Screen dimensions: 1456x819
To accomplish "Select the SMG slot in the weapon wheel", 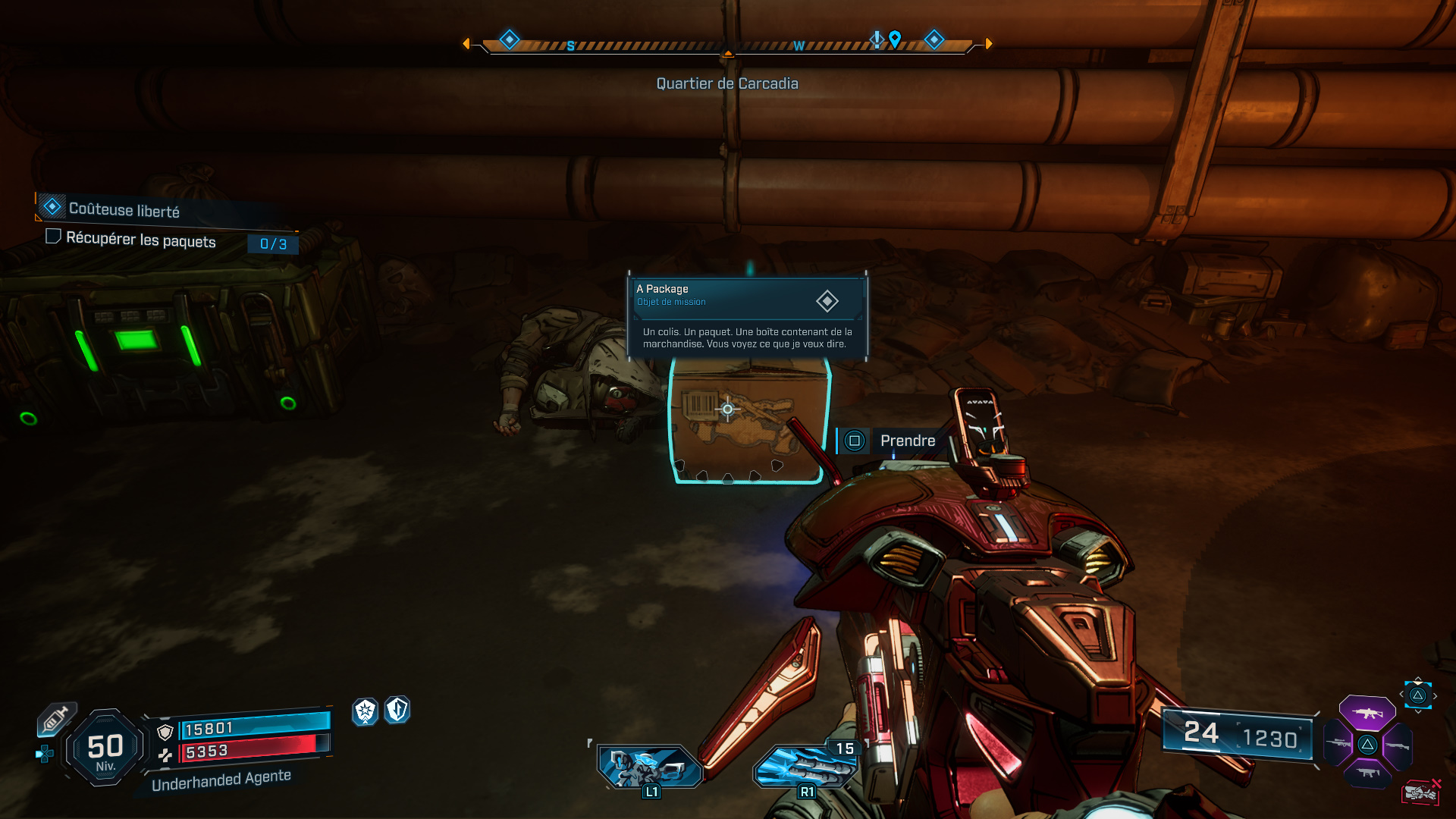I will (1368, 773).
